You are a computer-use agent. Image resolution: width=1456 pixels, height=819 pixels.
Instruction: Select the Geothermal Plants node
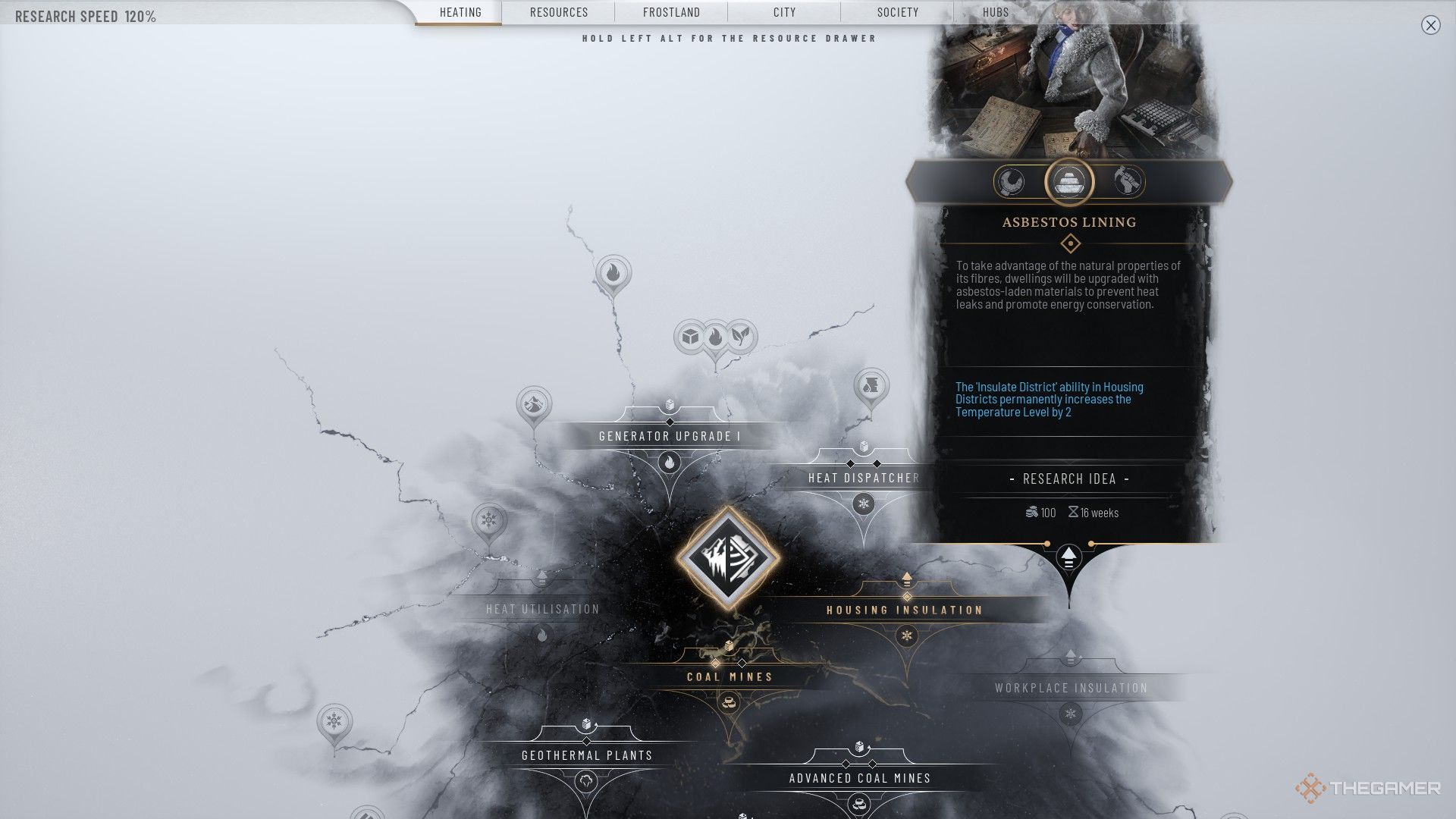click(587, 755)
